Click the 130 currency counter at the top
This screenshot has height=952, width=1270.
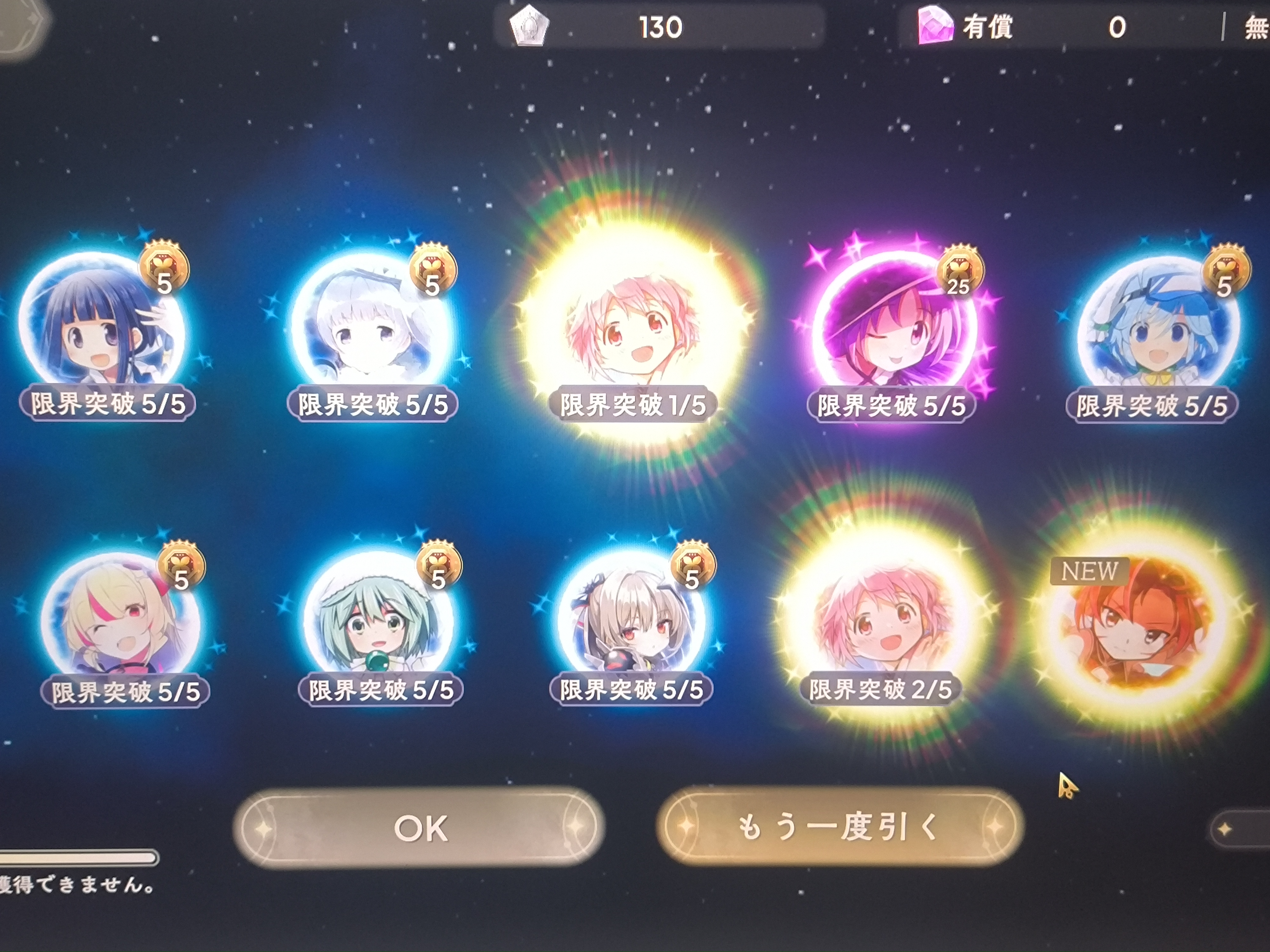click(x=660, y=26)
